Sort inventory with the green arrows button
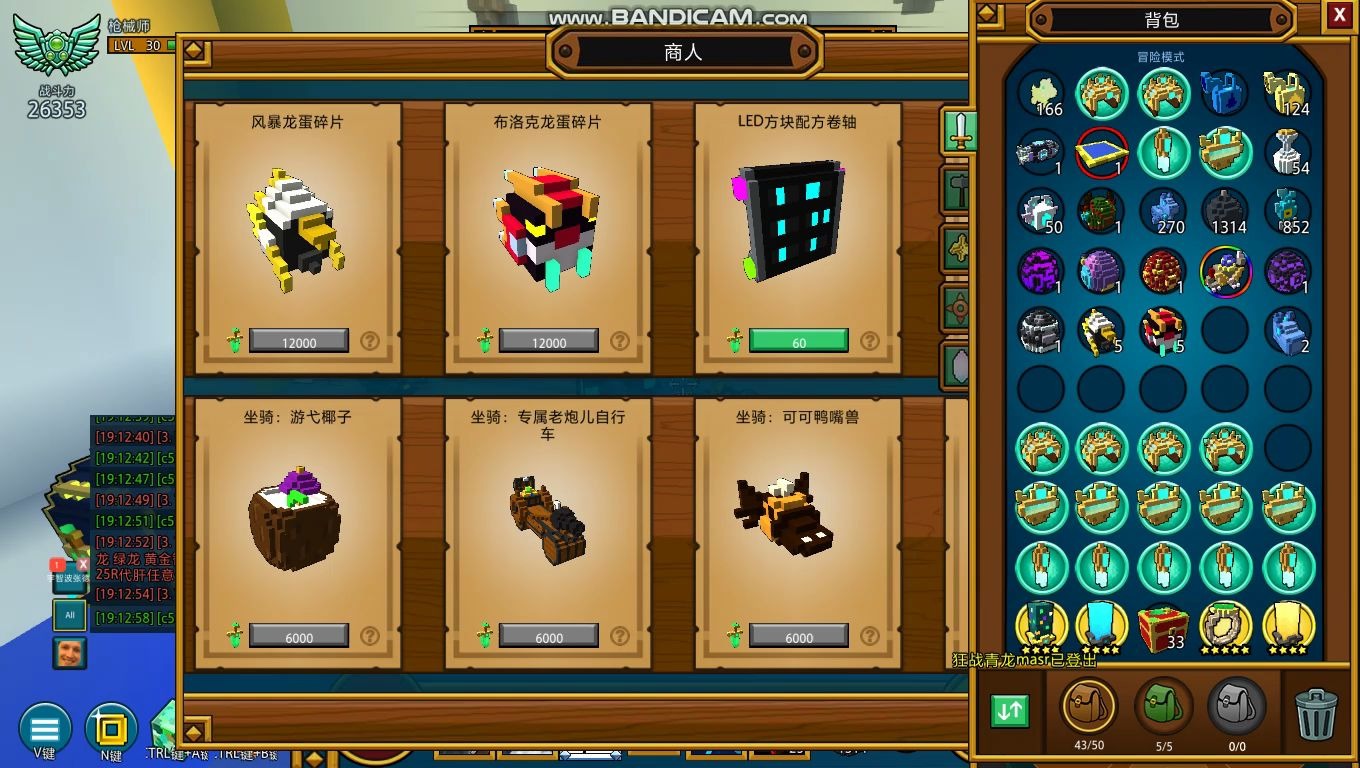This screenshot has height=768, width=1360. (1010, 710)
